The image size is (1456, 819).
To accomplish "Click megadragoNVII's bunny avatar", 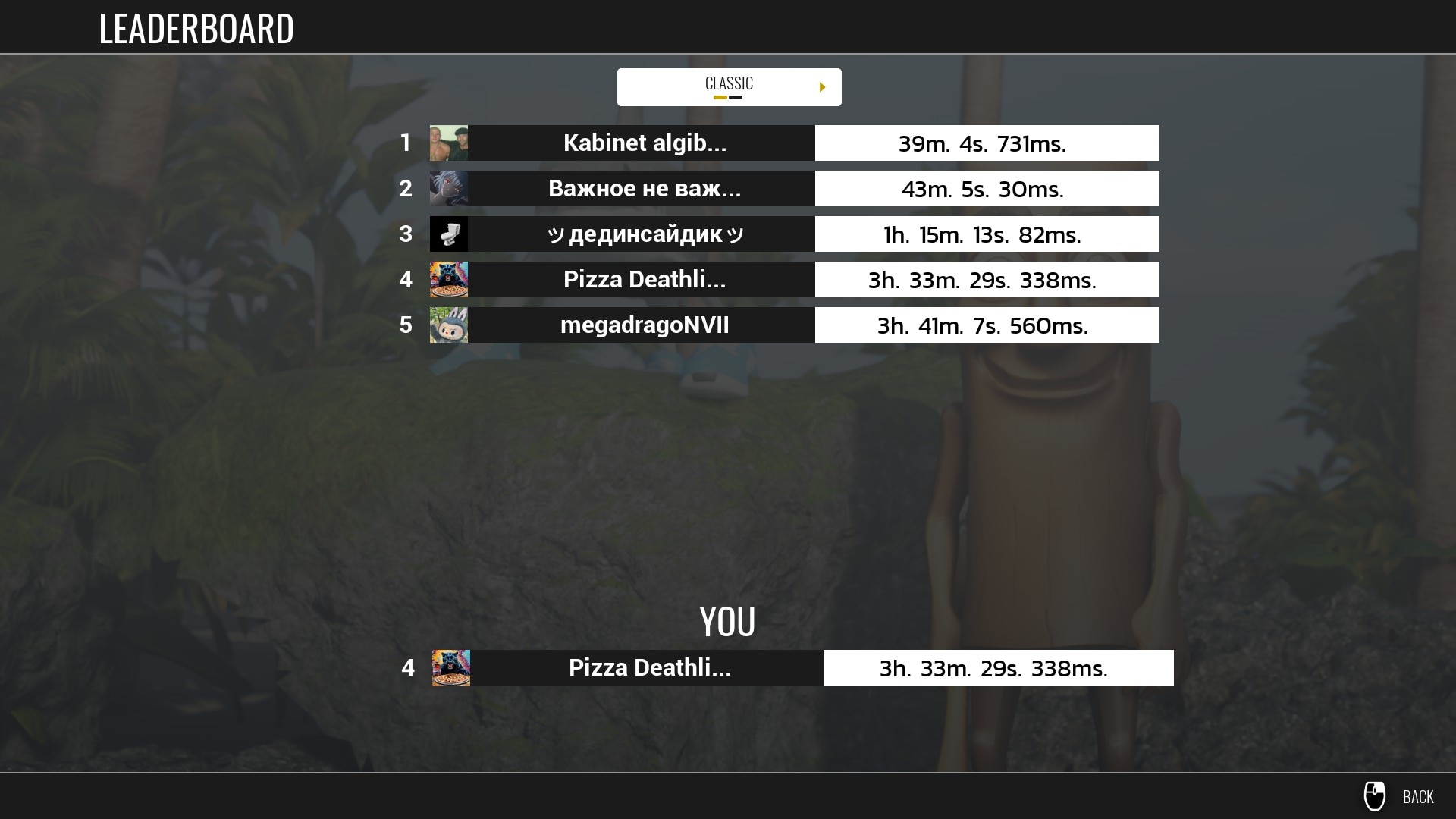I will click(449, 325).
